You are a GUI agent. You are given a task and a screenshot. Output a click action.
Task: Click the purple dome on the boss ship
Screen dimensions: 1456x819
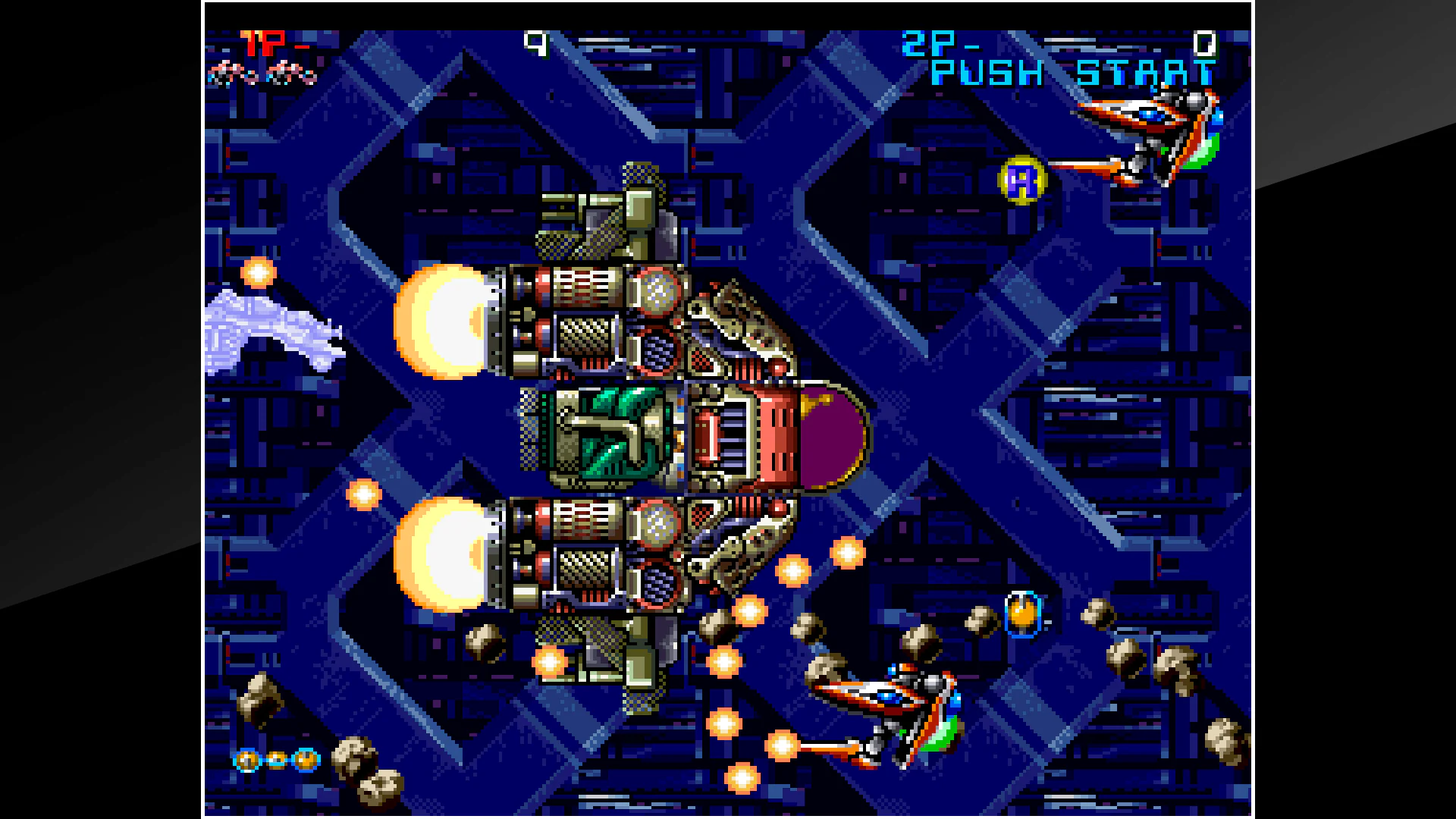coord(830,432)
